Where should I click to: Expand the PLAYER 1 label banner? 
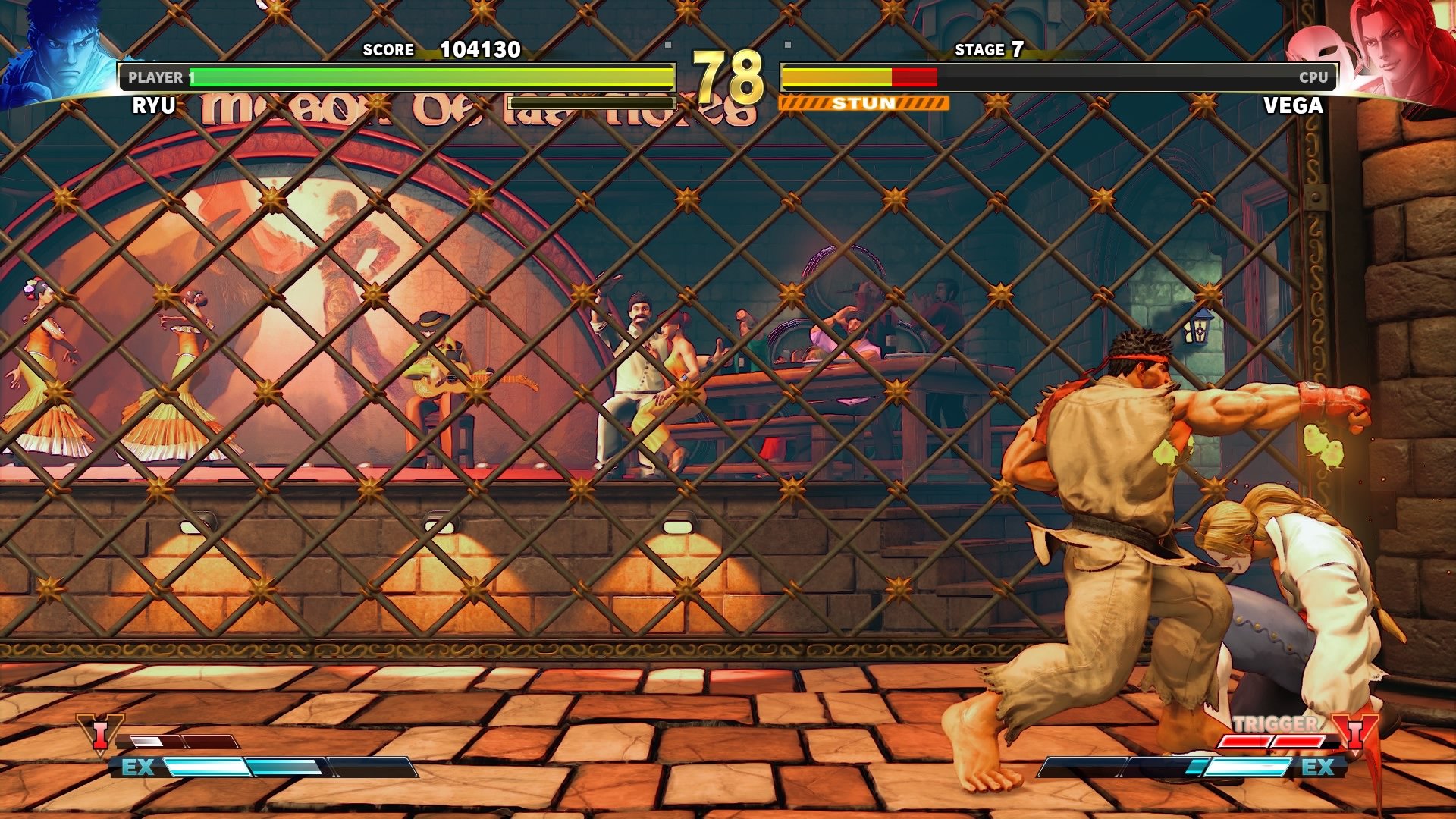coord(159,76)
